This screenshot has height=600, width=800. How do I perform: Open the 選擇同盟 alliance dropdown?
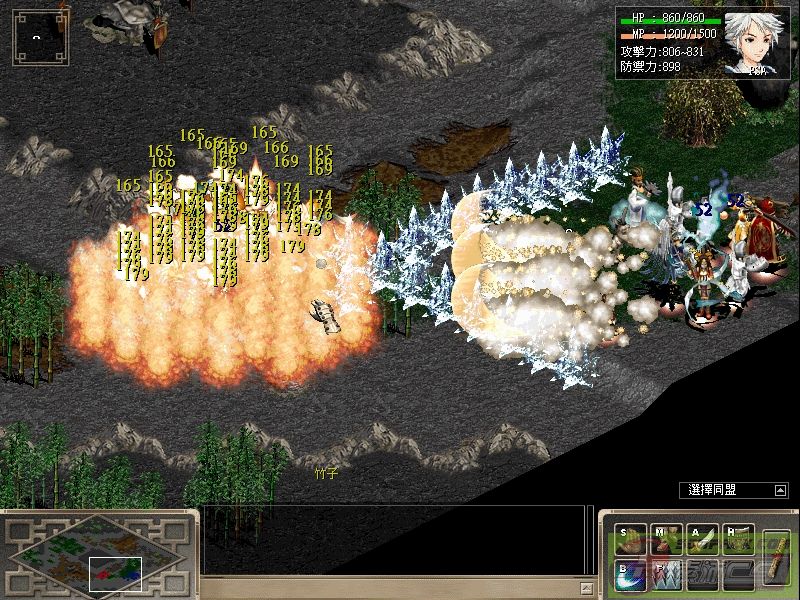779,490
